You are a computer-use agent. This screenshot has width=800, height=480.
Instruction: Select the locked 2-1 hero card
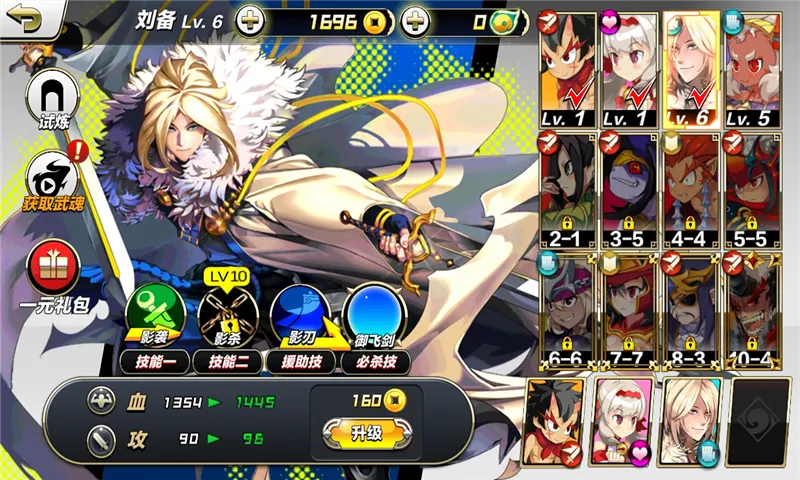click(567, 190)
